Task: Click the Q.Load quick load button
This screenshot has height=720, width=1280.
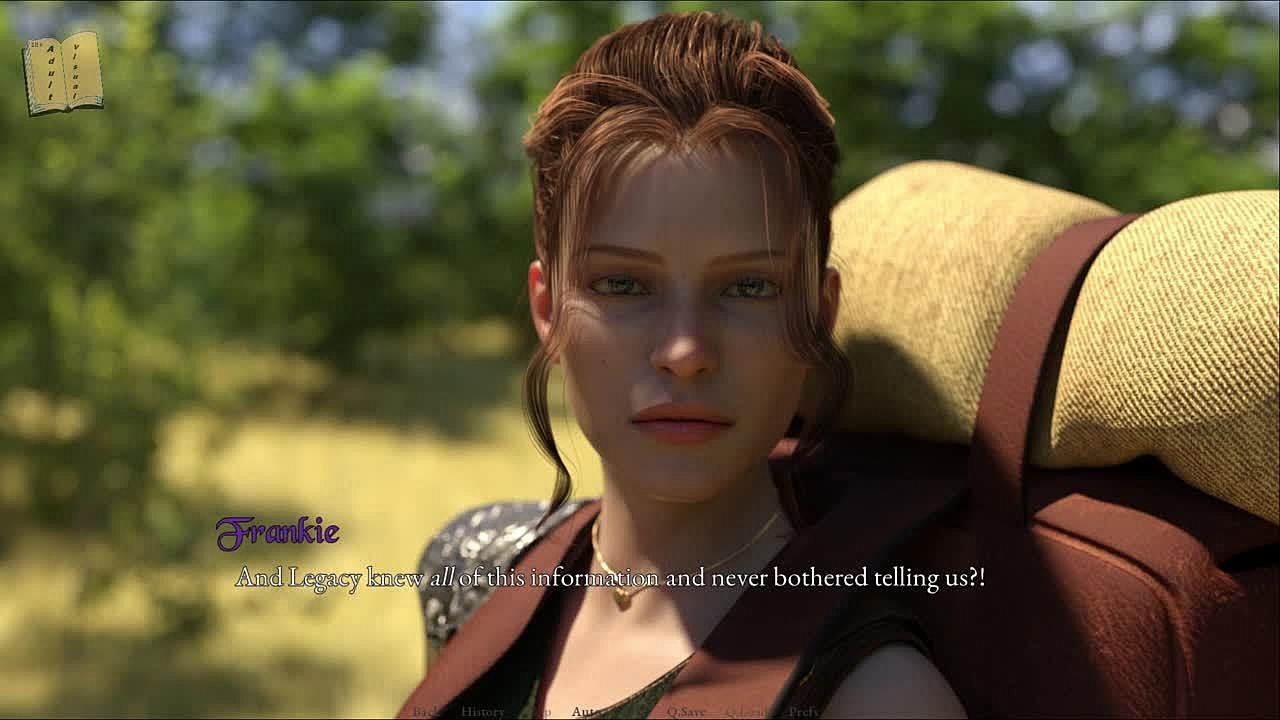Action: coord(746,711)
